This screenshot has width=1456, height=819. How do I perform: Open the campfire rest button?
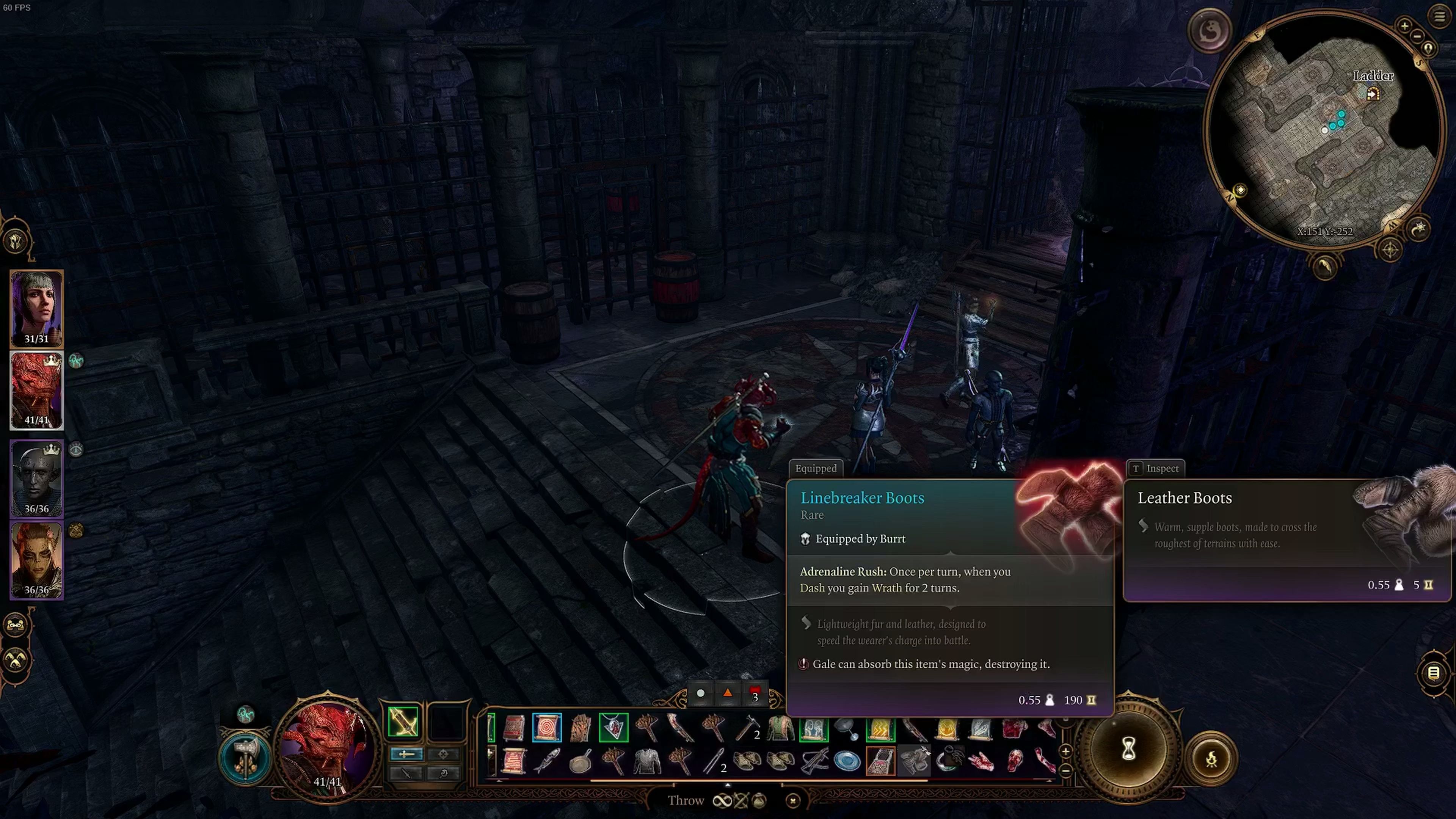(1211, 758)
